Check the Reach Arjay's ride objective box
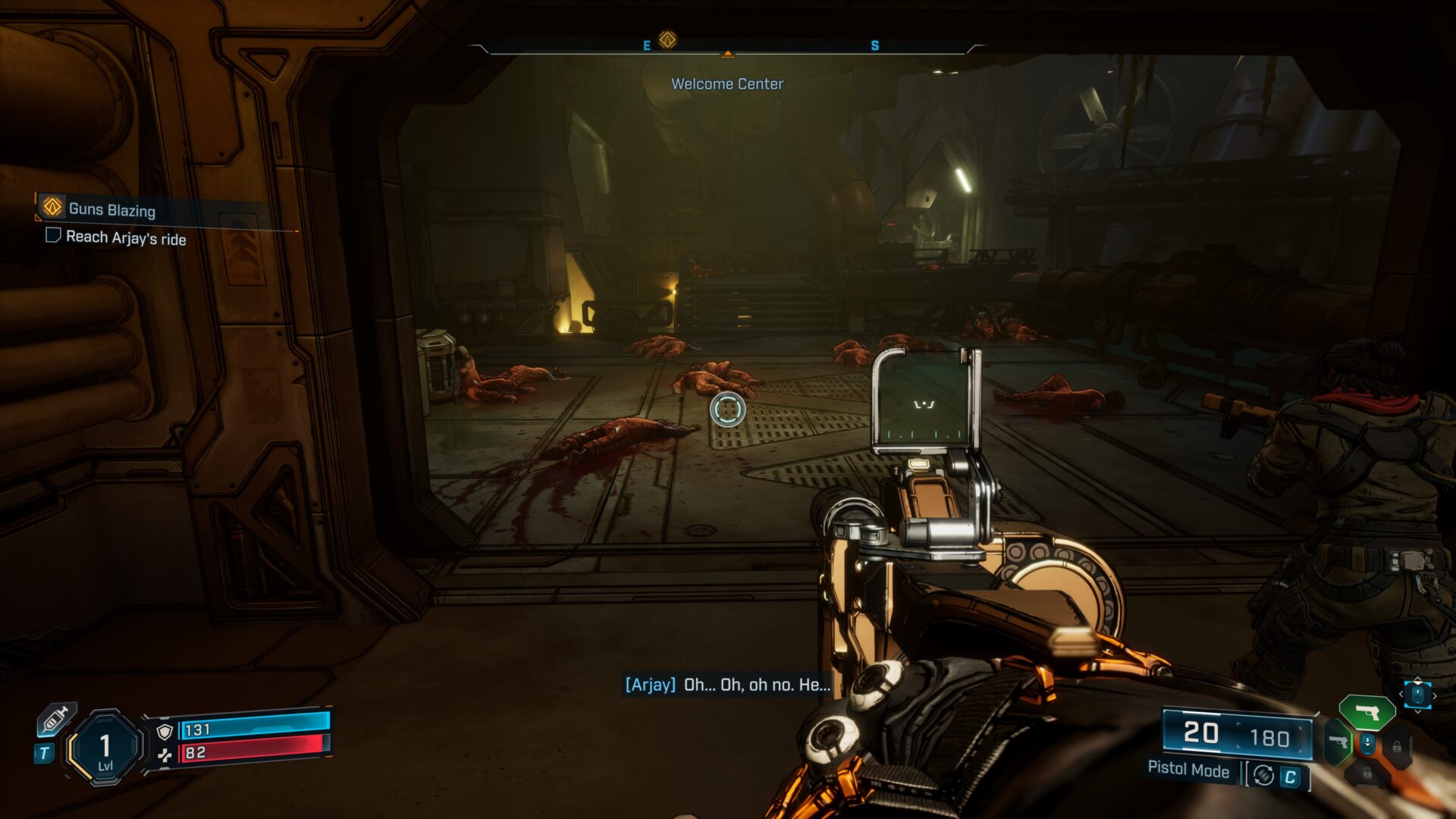Viewport: 1456px width, 819px height. (x=53, y=235)
